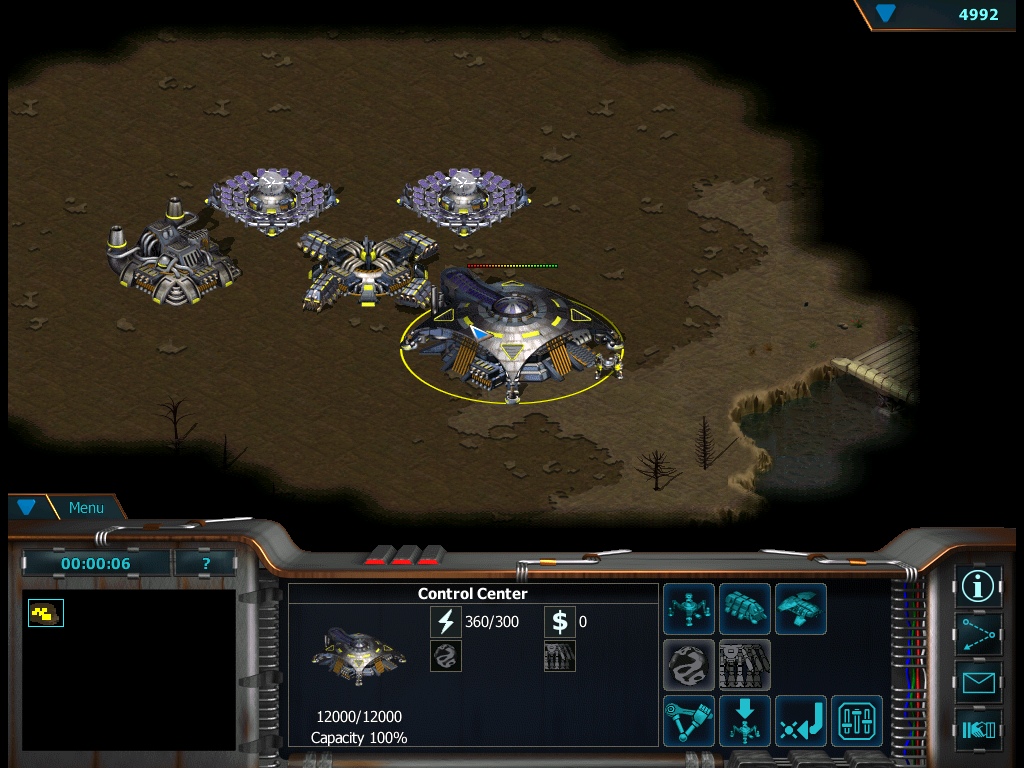Select the greyed-out mech squad icon
The height and width of the screenshot is (768, 1024).
click(745, 665)
